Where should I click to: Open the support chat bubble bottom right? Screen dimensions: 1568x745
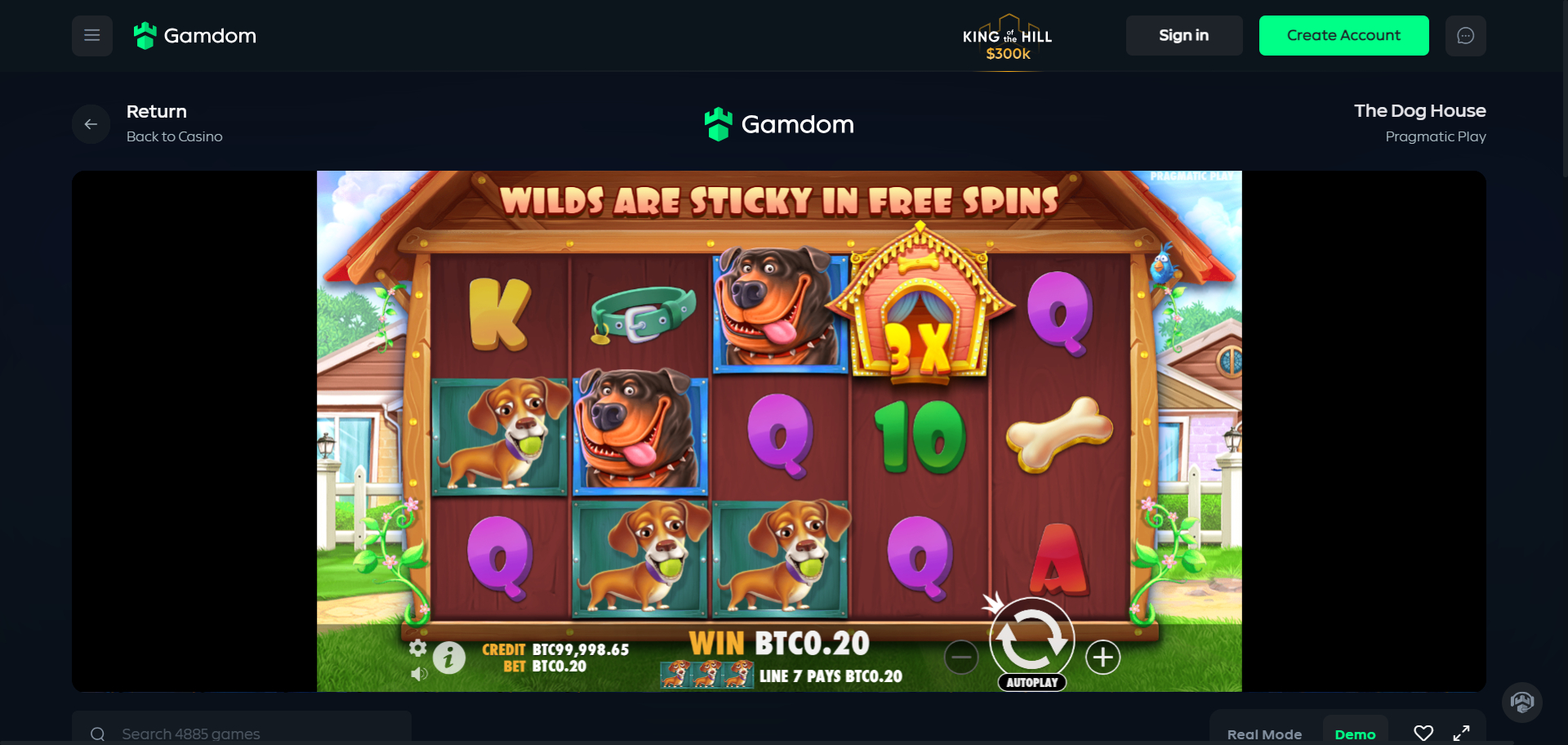1521,702
